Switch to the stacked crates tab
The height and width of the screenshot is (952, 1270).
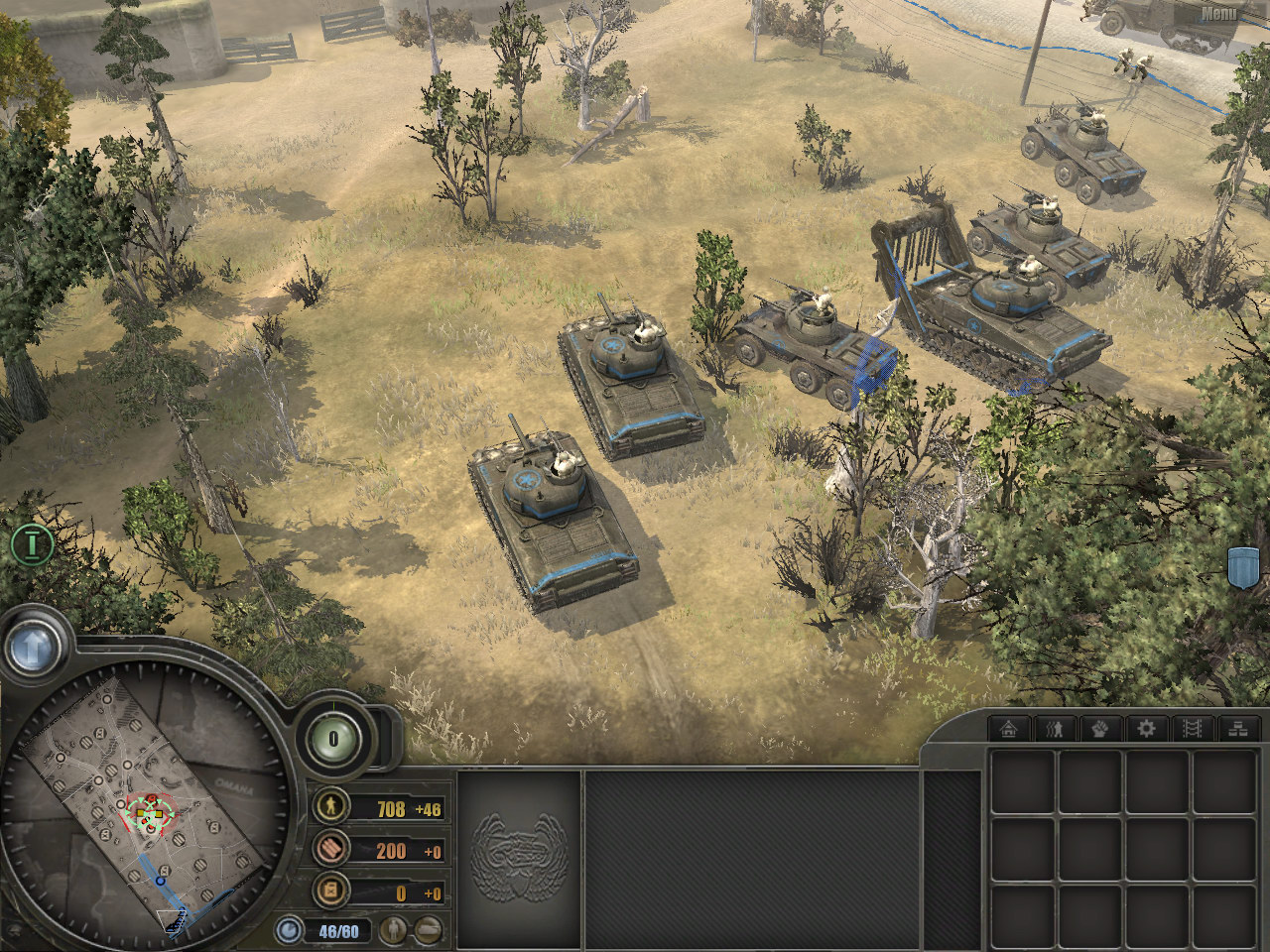click(x=1237, y=729)
